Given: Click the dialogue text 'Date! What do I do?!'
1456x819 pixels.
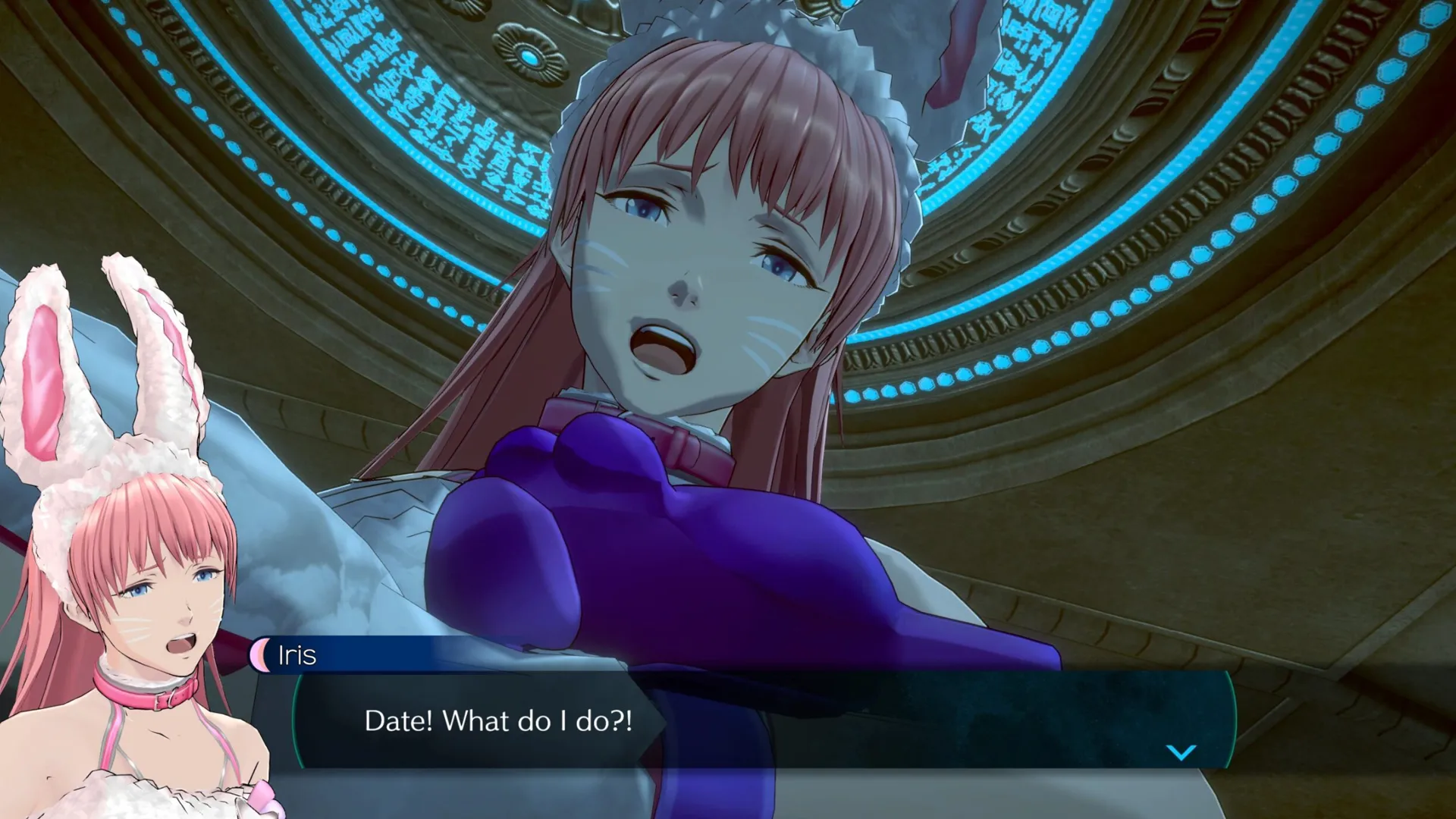Looking at the screenshot, I should coord(500,722).
